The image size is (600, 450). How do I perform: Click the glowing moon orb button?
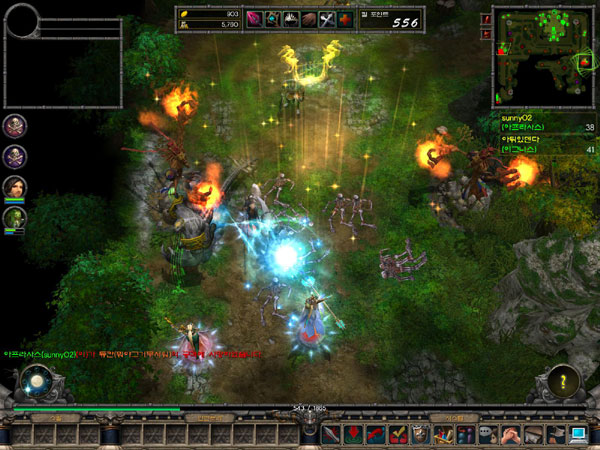point(36,382)
